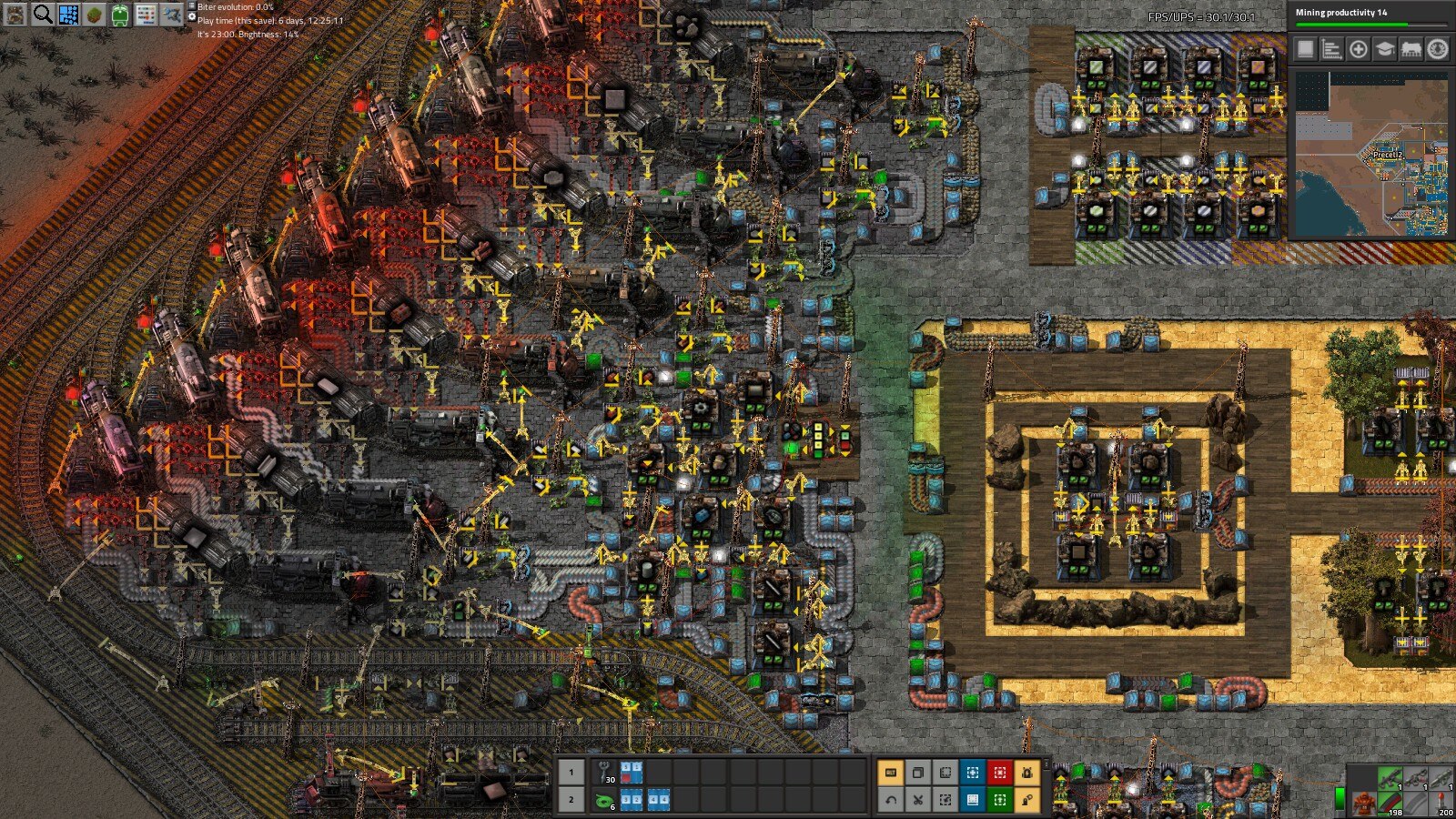
Task: Select the green wire quickbar slot
Action: coord(605,800)
